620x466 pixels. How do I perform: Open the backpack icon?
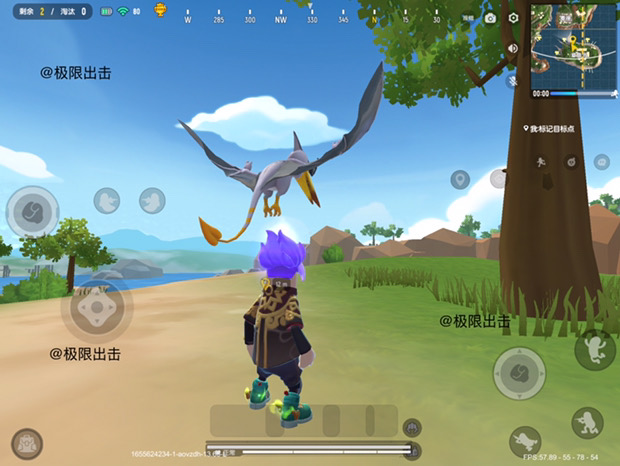coord(27,443)
